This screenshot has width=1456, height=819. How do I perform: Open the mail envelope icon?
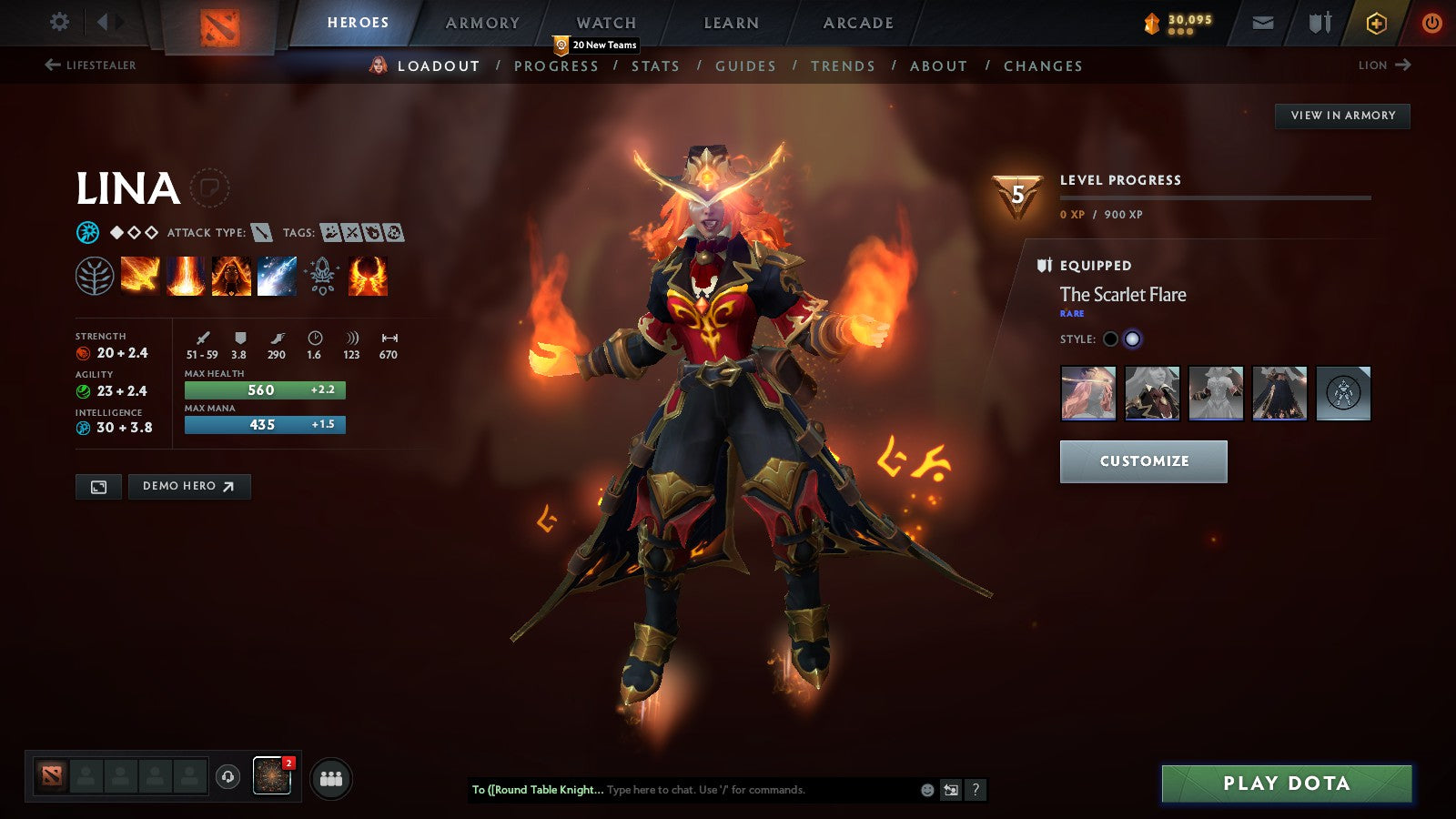1265,23
